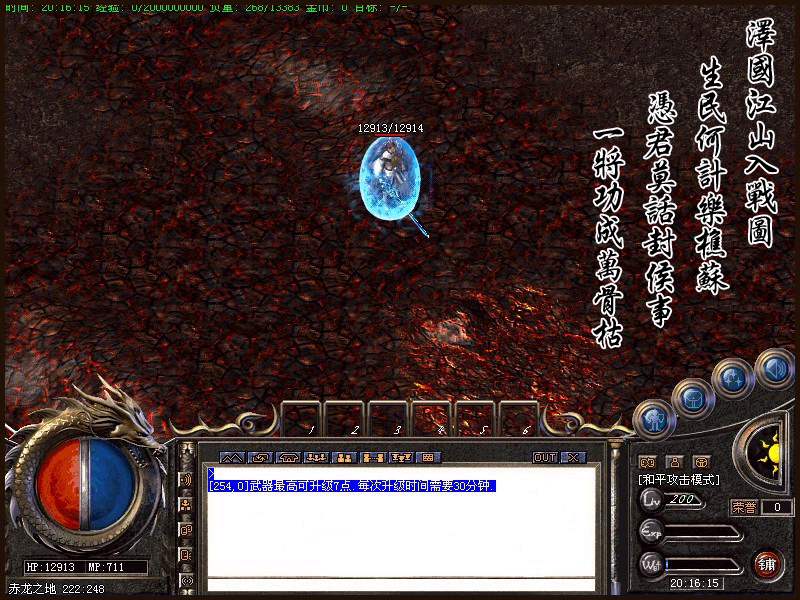Viewport: 800px width, 600px height.
Task: Click the OUT button above chat
Action: click(545, 457)
